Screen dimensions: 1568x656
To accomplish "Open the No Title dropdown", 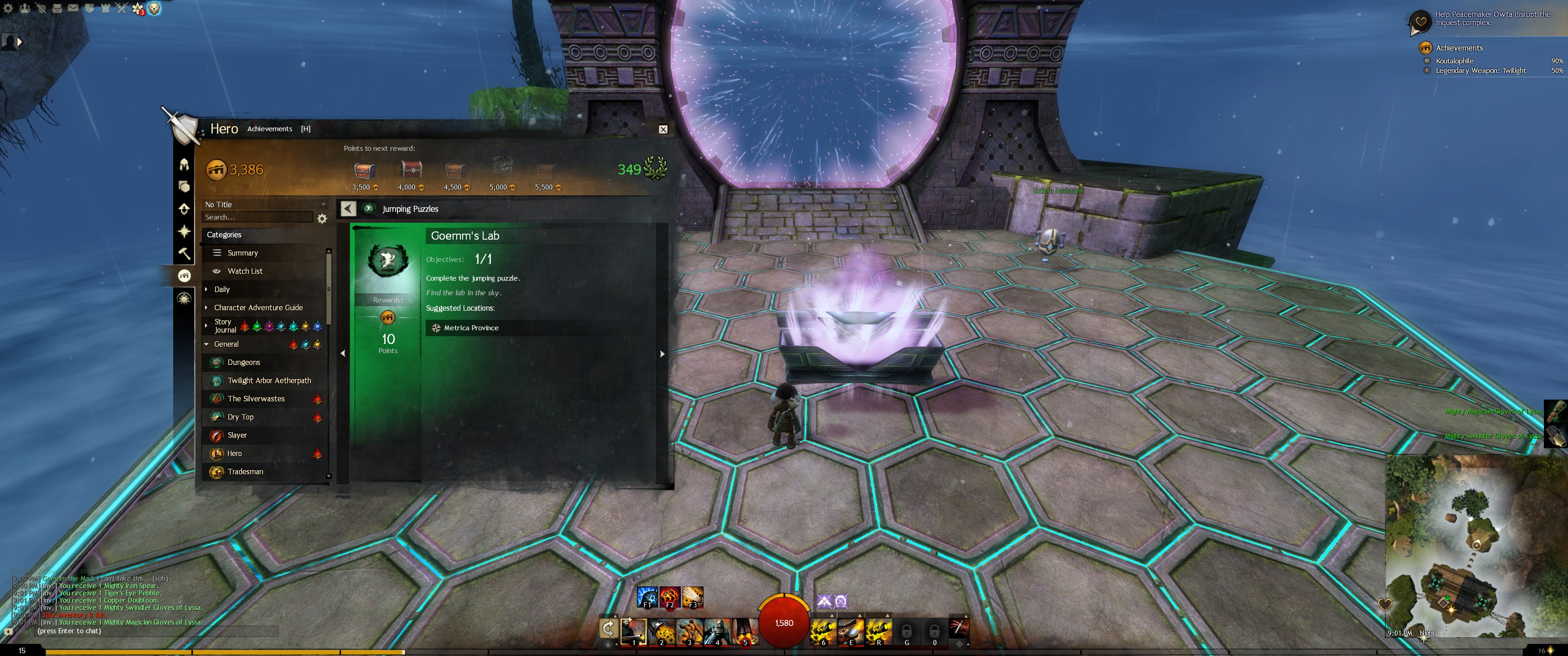I will (265, 205).
